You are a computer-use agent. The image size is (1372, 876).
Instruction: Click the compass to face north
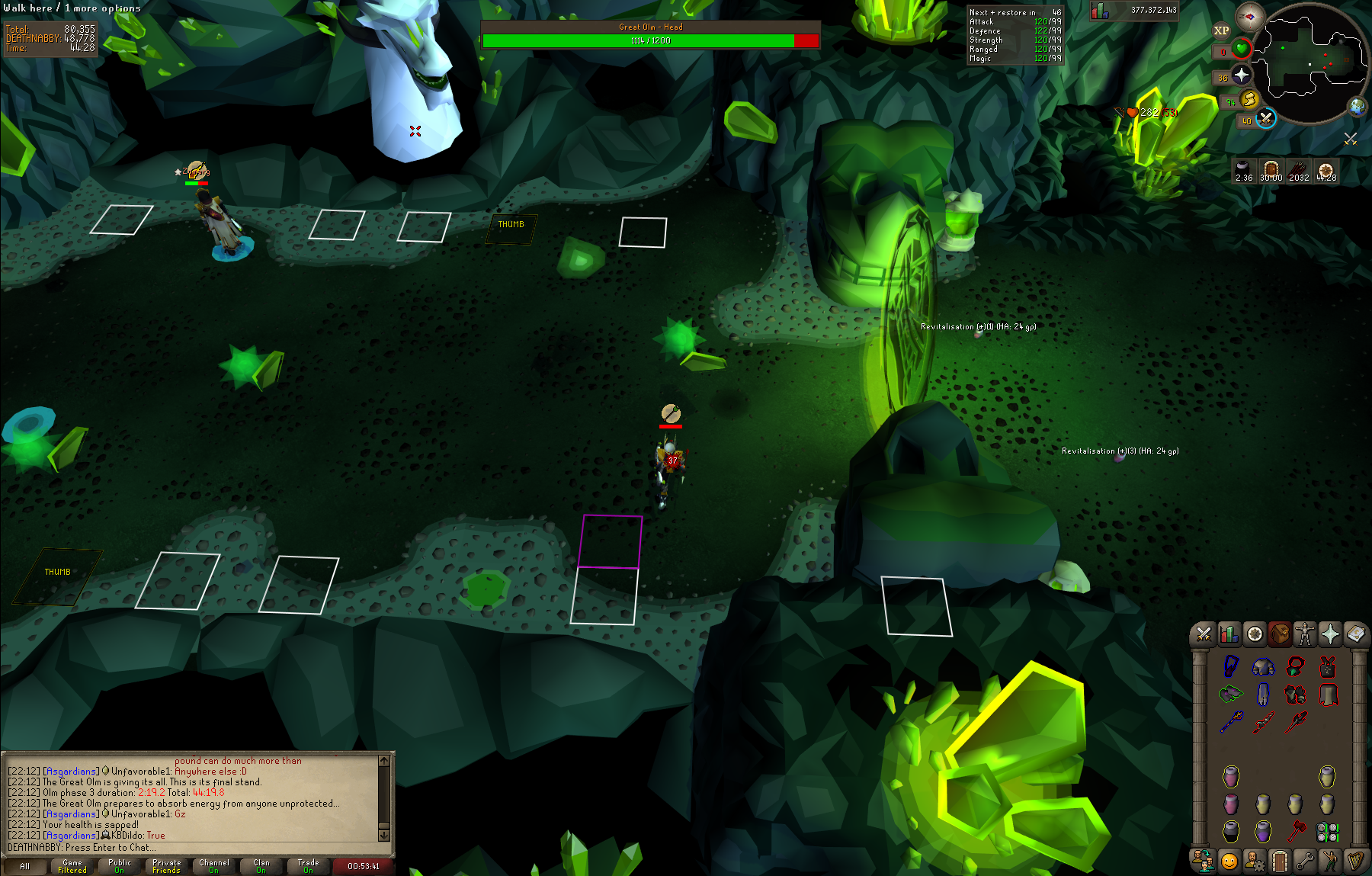click(x=1249, y=17)
